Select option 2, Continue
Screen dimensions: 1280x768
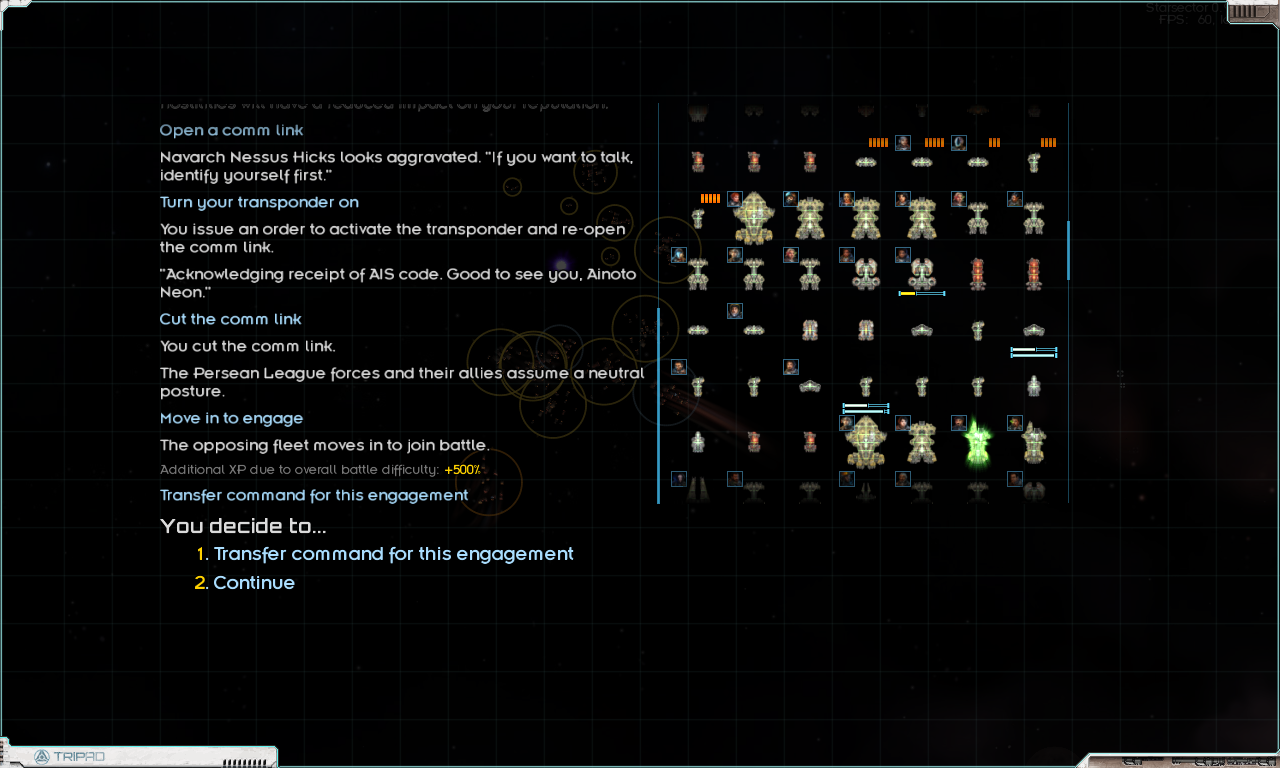pyautogui.click(x=254, y=583)
